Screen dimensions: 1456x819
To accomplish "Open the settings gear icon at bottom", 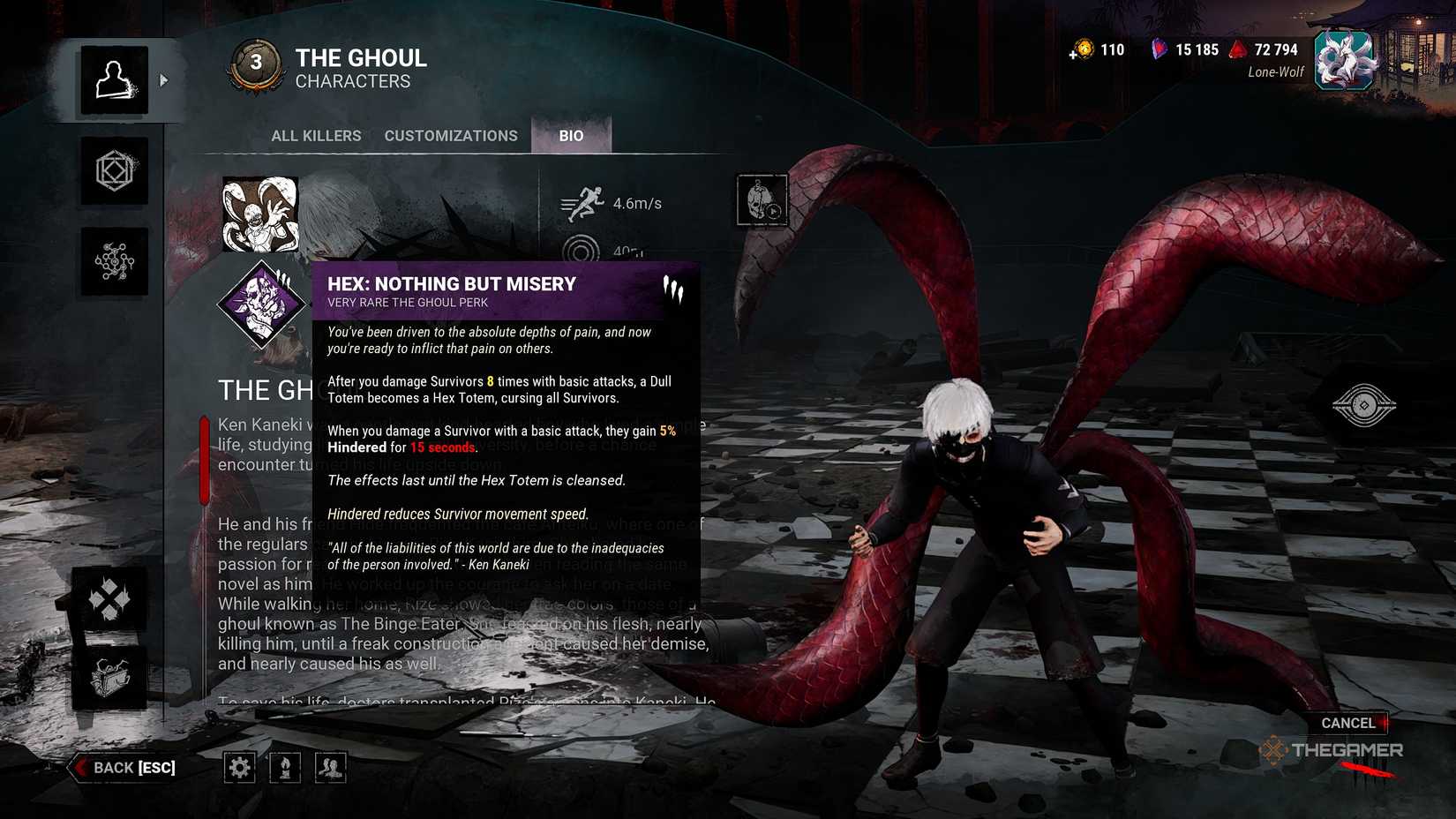I will (x=239, y=767).
